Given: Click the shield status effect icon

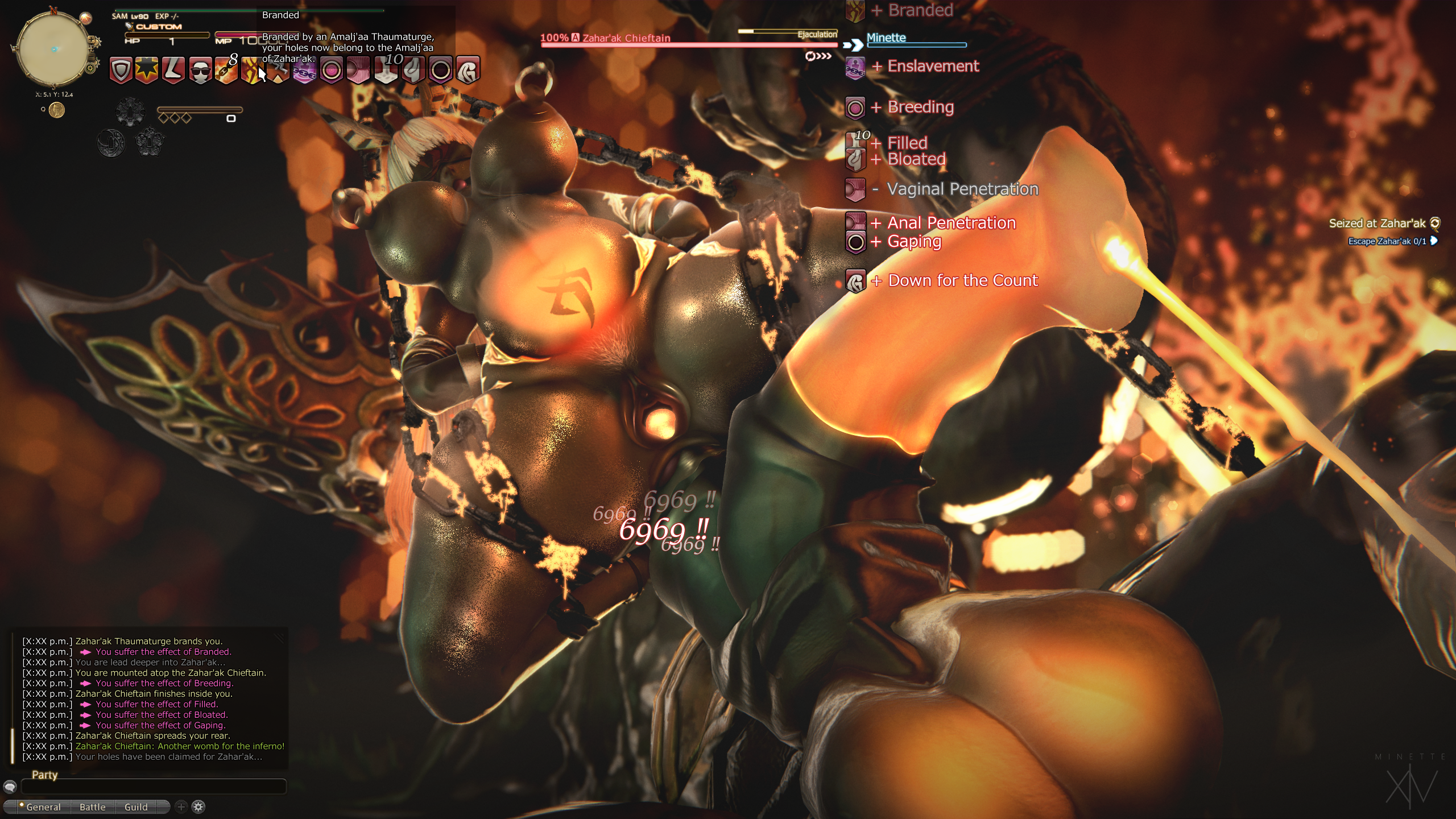Looking at the screenshot, I should (121, 71).
